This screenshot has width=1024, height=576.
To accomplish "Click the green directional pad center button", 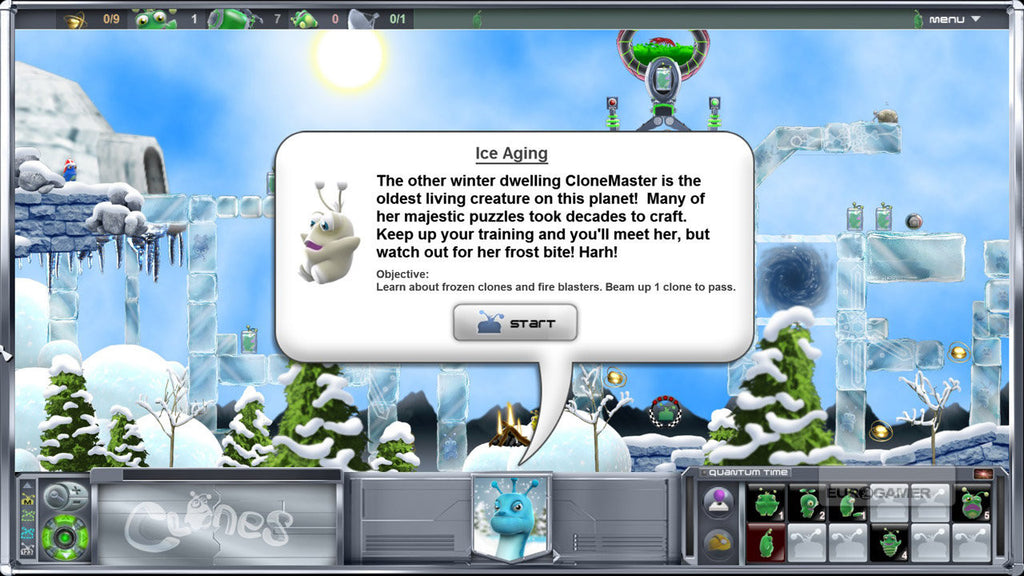I will [x=65, y=538].
